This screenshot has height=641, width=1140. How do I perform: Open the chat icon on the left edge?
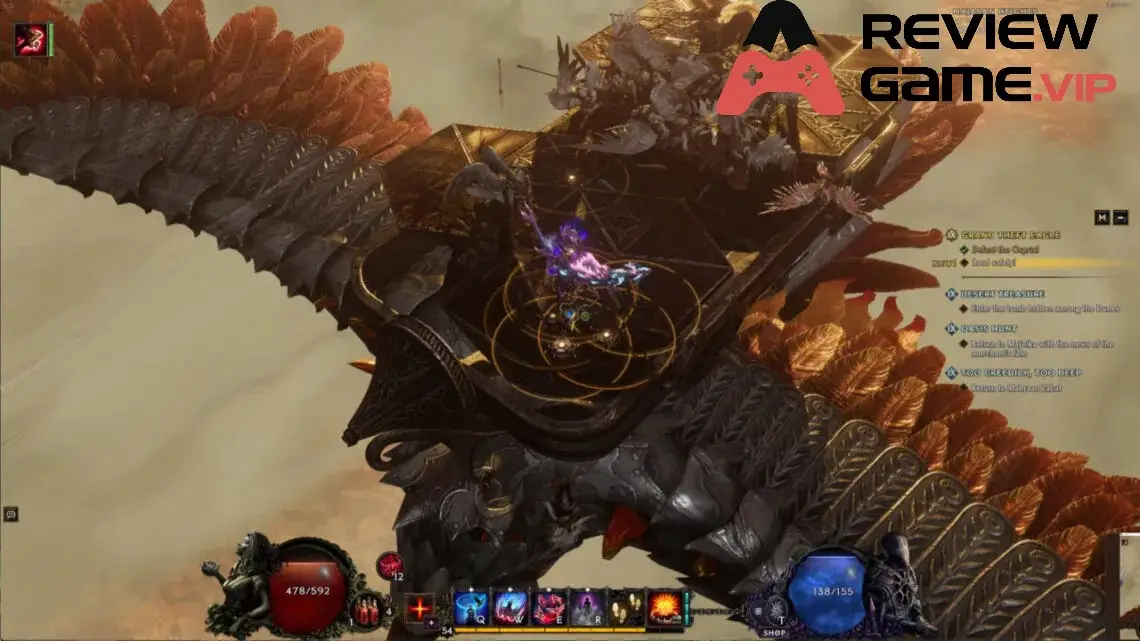click(11, 514)
